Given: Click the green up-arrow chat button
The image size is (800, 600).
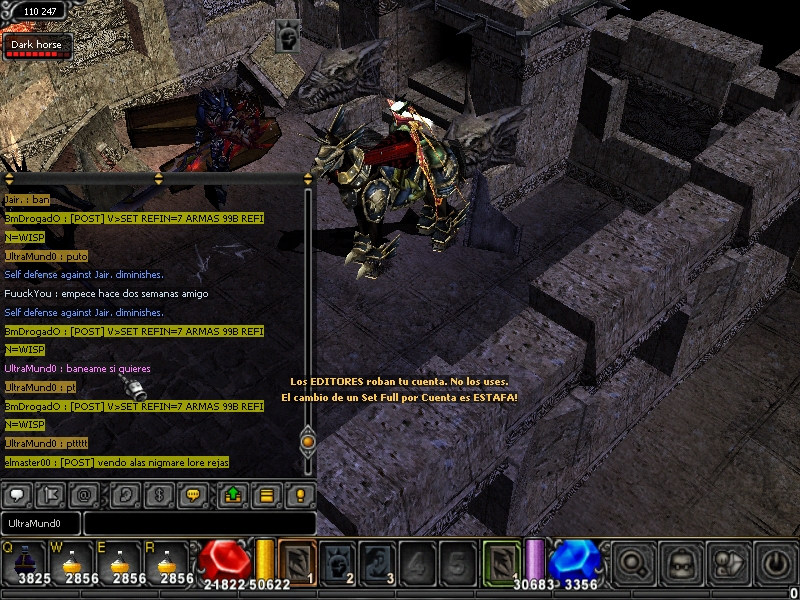Looking at the screenshot, I should point(233,494).
